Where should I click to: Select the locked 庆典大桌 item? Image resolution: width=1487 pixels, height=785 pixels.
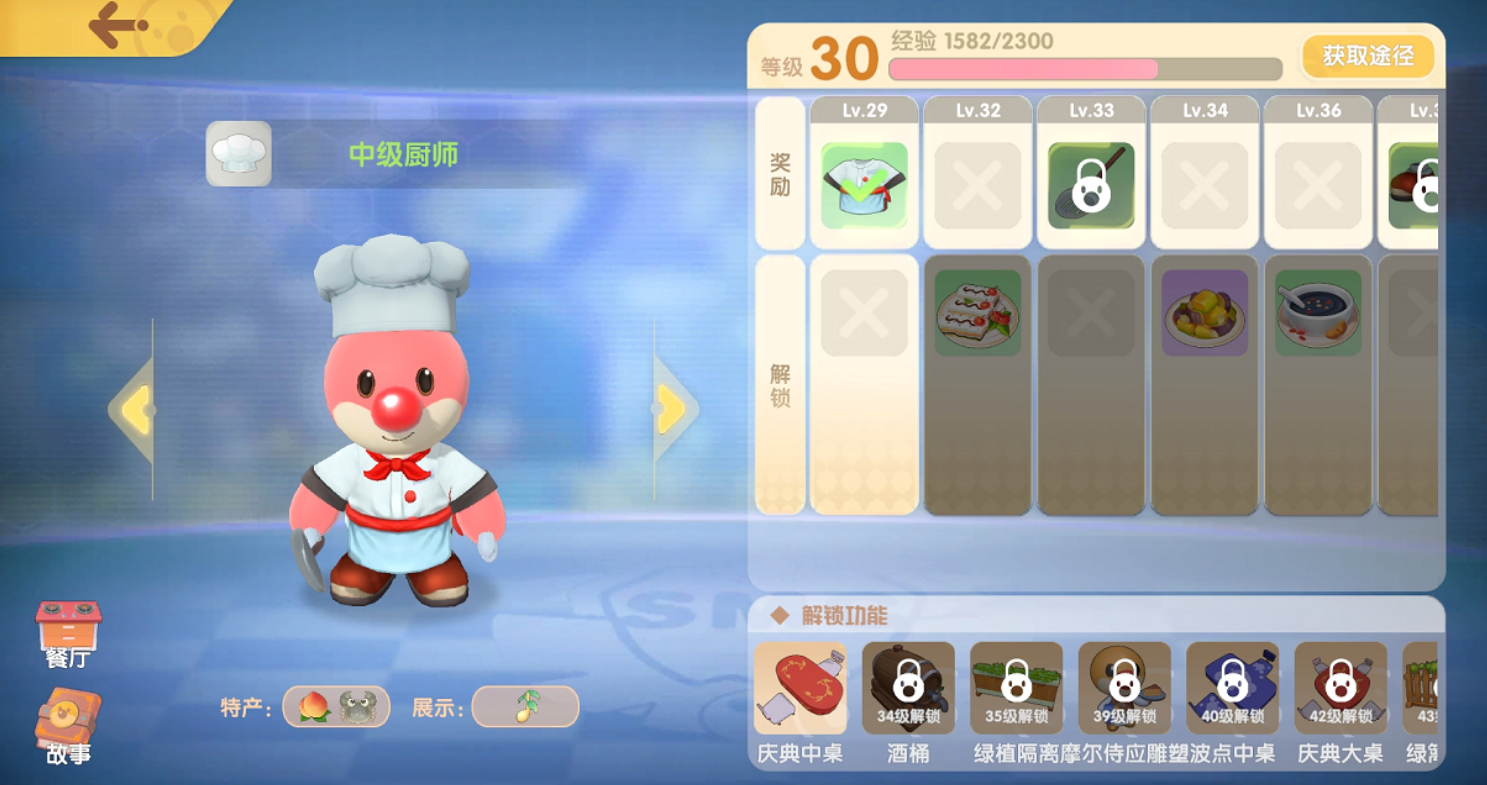[x=1340, y=689]
